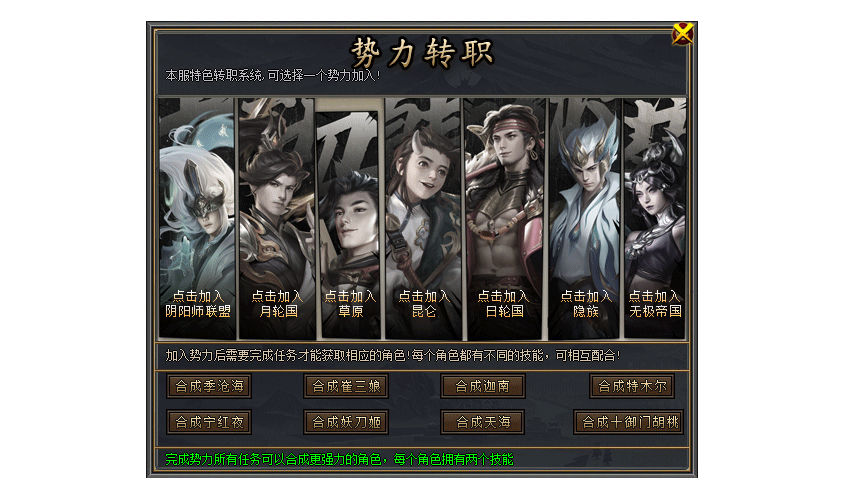Join the 阴阳师联盟 faction card

pyautogui.click(x=197, y=220)
